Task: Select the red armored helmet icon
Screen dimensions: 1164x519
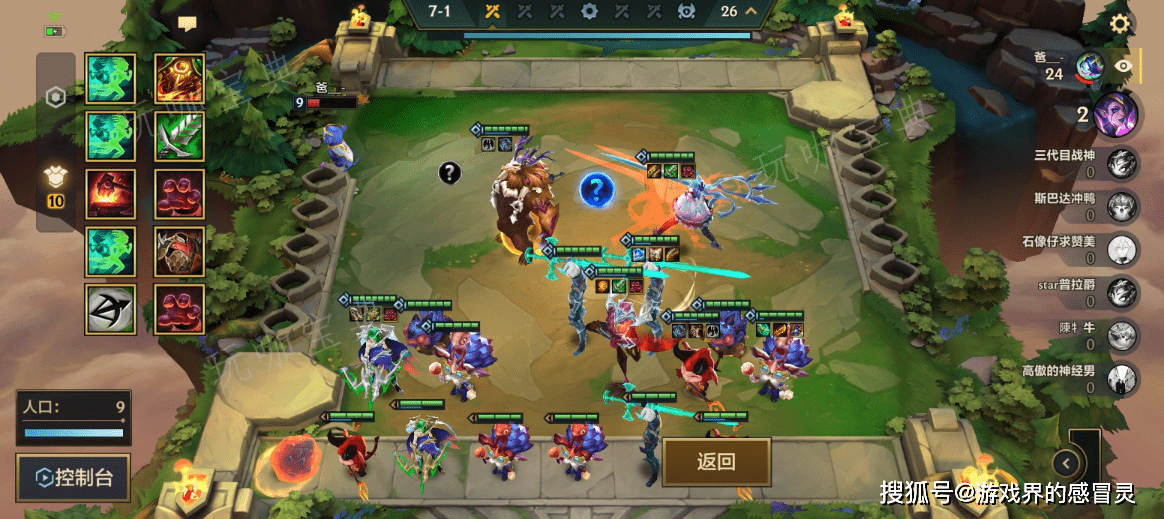Action: 180,252
